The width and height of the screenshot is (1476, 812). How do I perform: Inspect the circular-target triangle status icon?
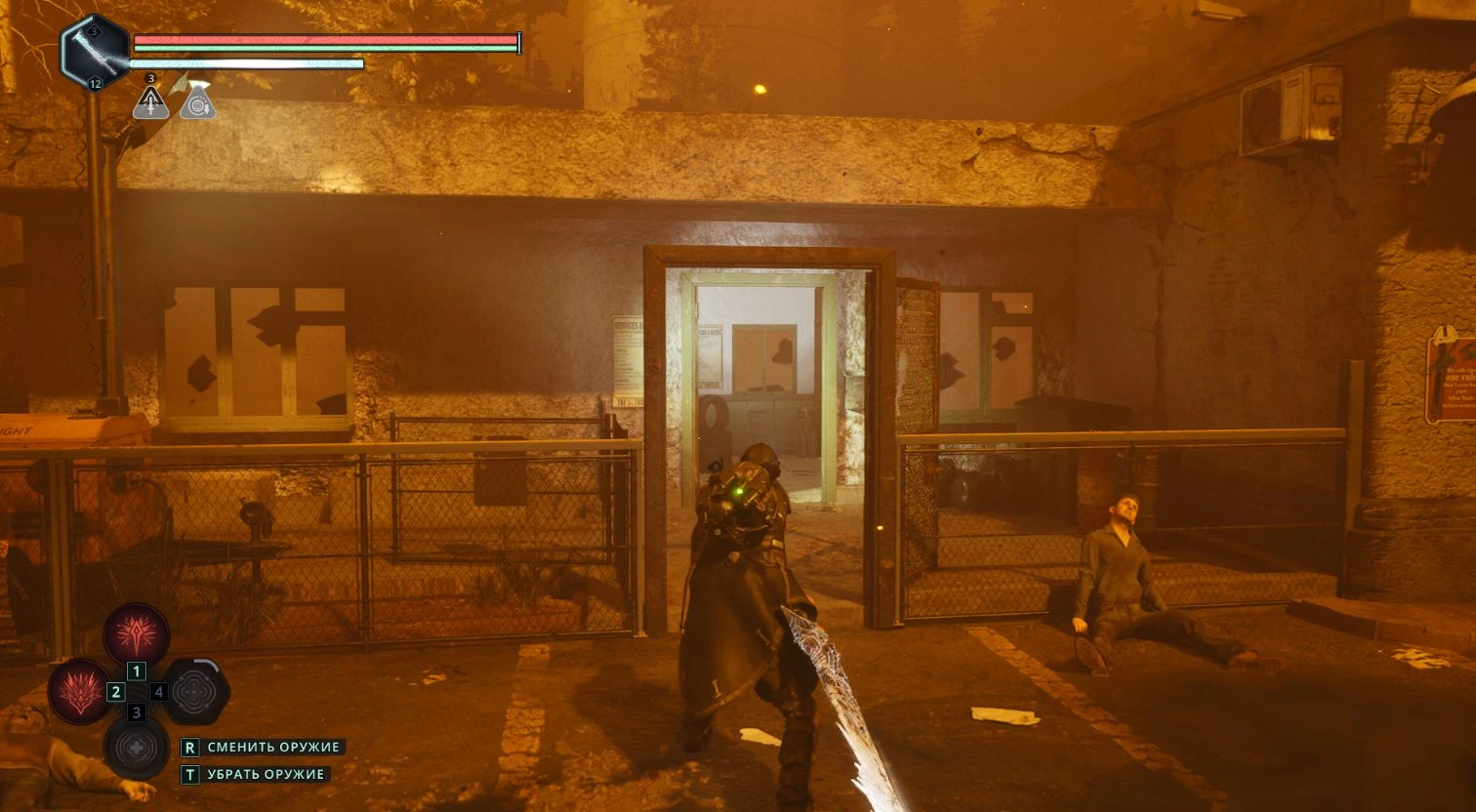(x=197, y=101)
